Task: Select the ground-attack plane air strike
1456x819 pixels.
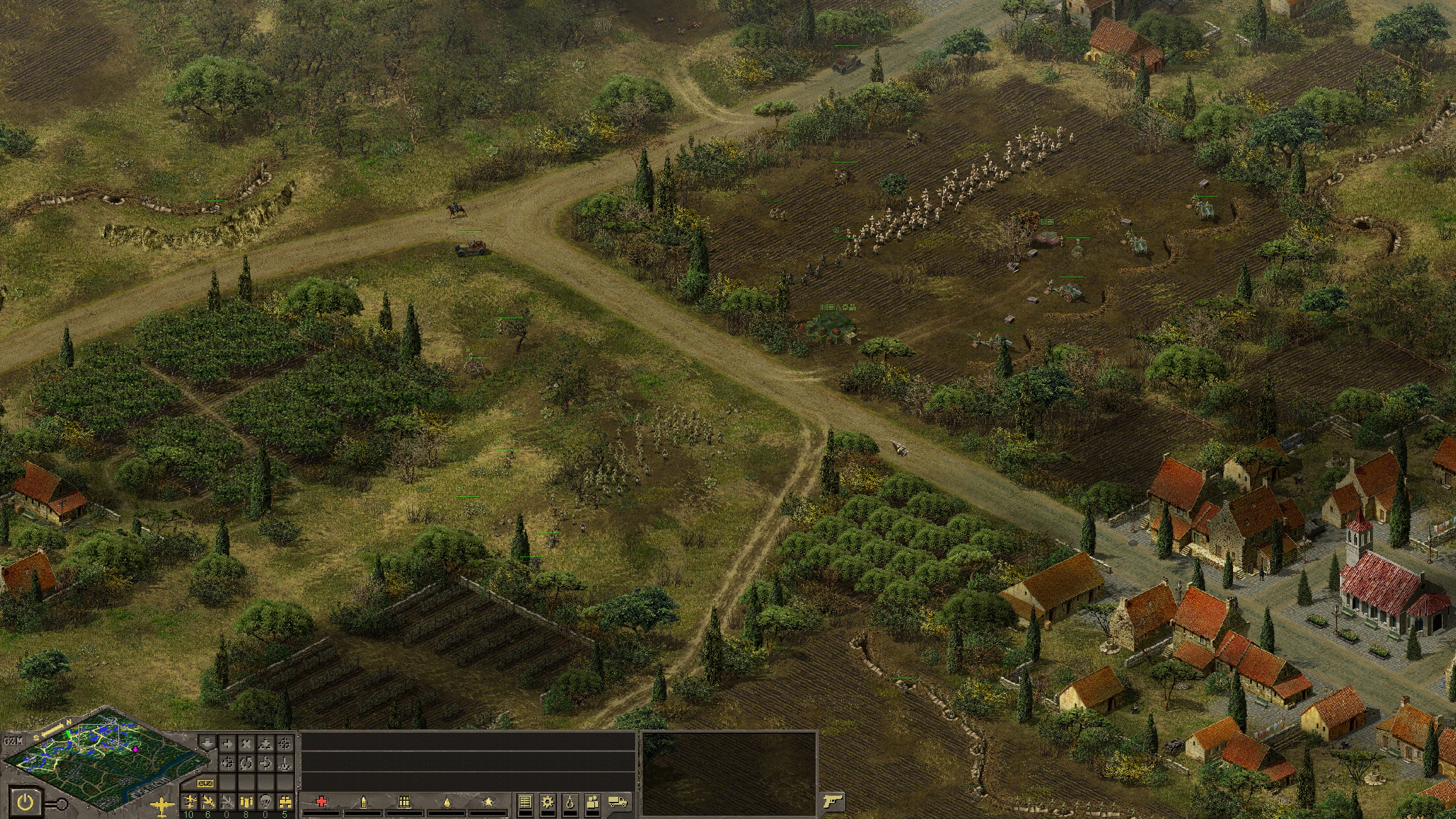Action: click(208, 802)
